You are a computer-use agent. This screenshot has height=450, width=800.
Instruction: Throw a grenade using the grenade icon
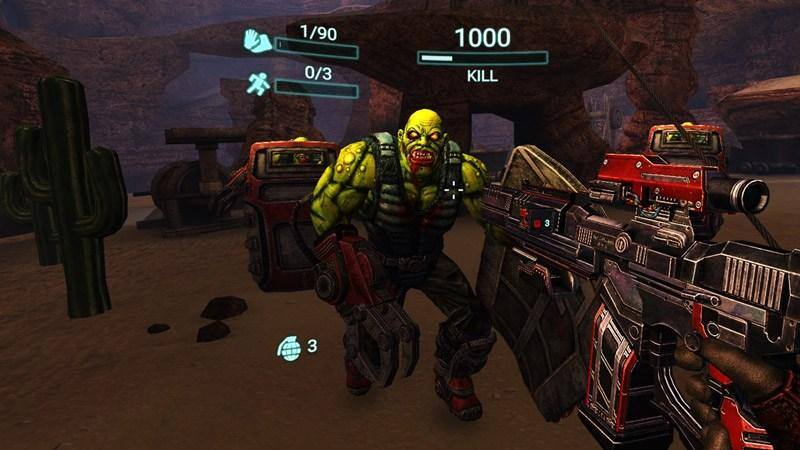(x=289, y=347)
